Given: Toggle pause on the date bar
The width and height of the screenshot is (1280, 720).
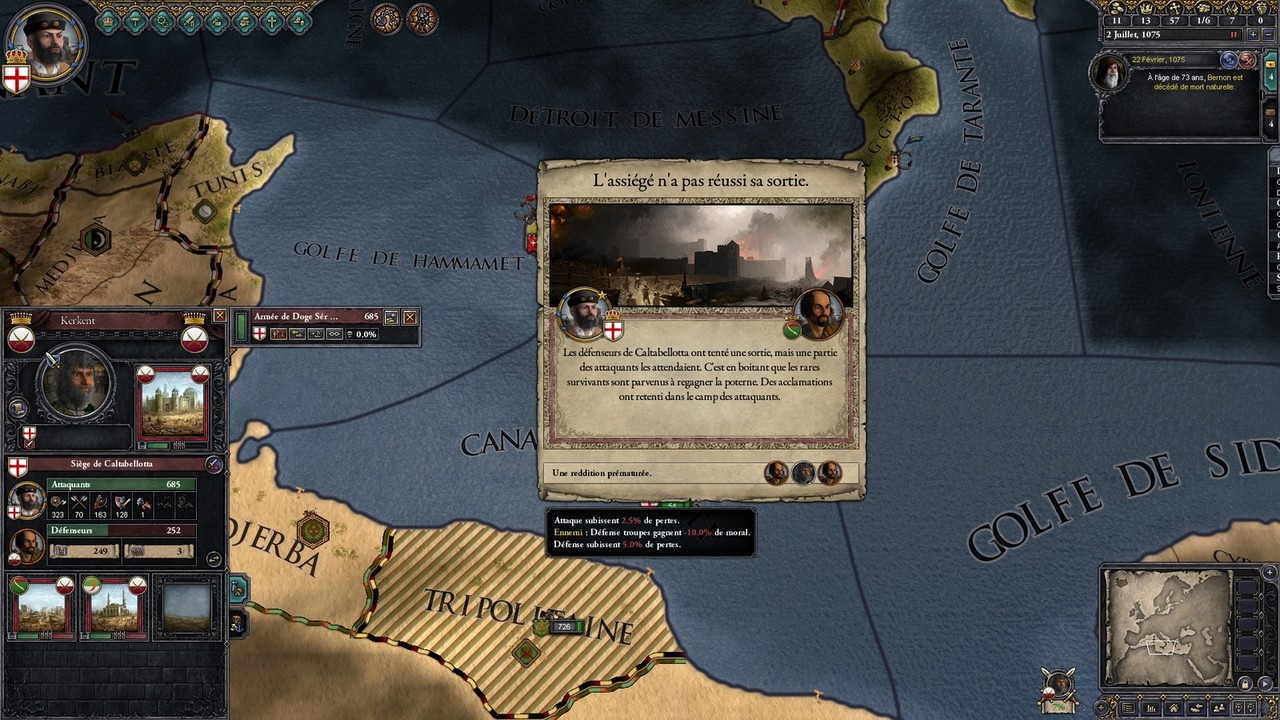Looking at the screenshot, I should pos(1233,35).
